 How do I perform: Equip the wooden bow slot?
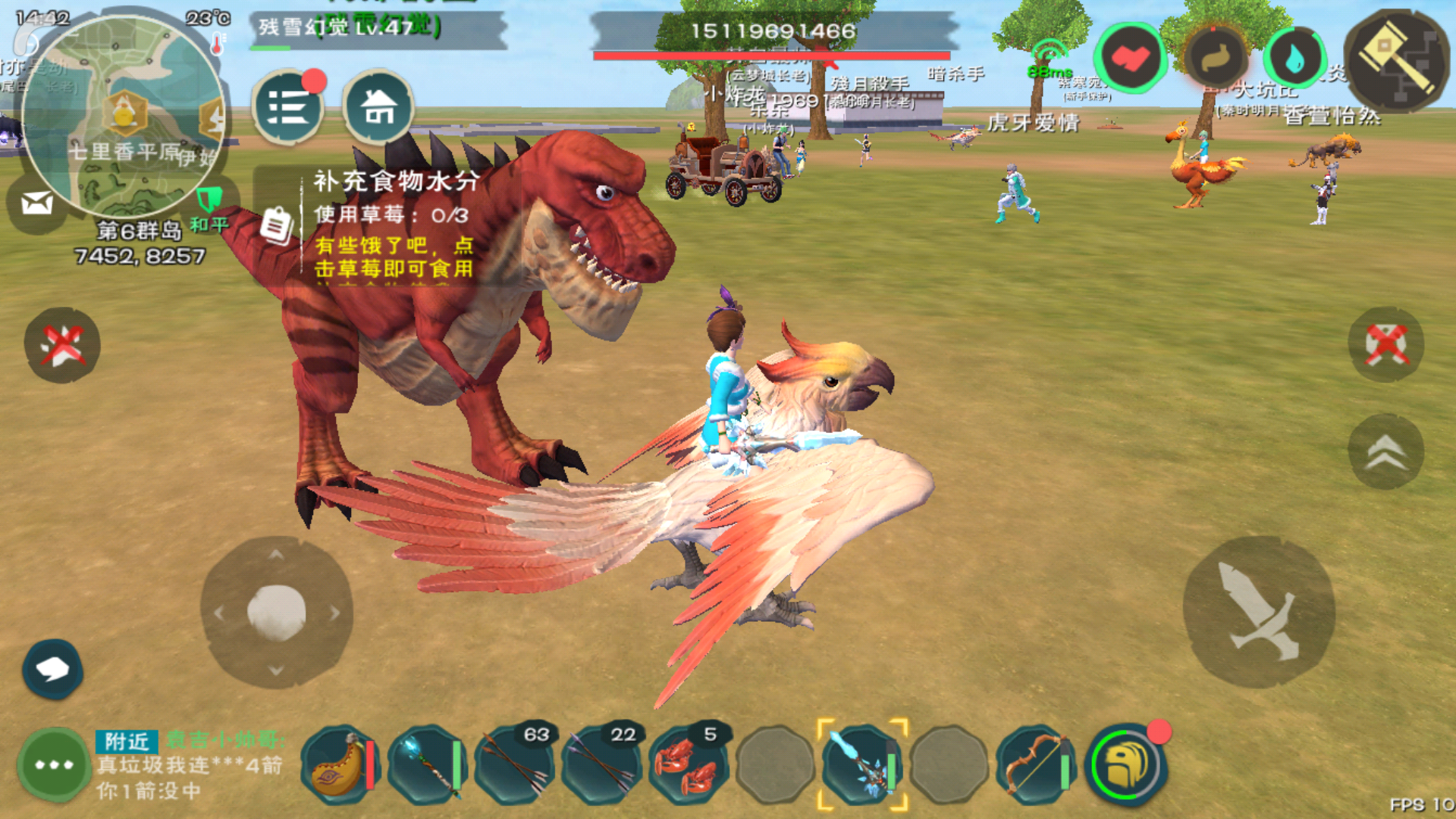point(1036,765)
